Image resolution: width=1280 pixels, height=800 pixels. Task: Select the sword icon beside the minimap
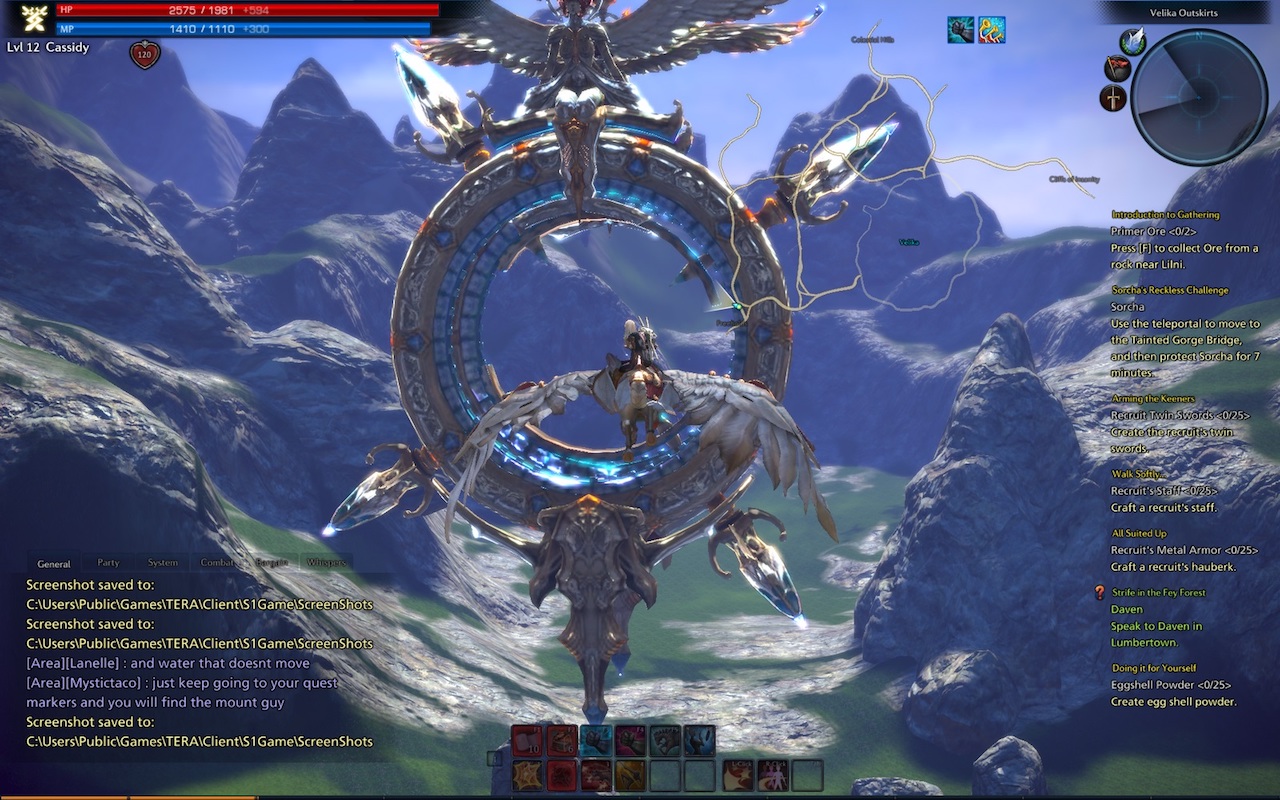coord(1113,98)
